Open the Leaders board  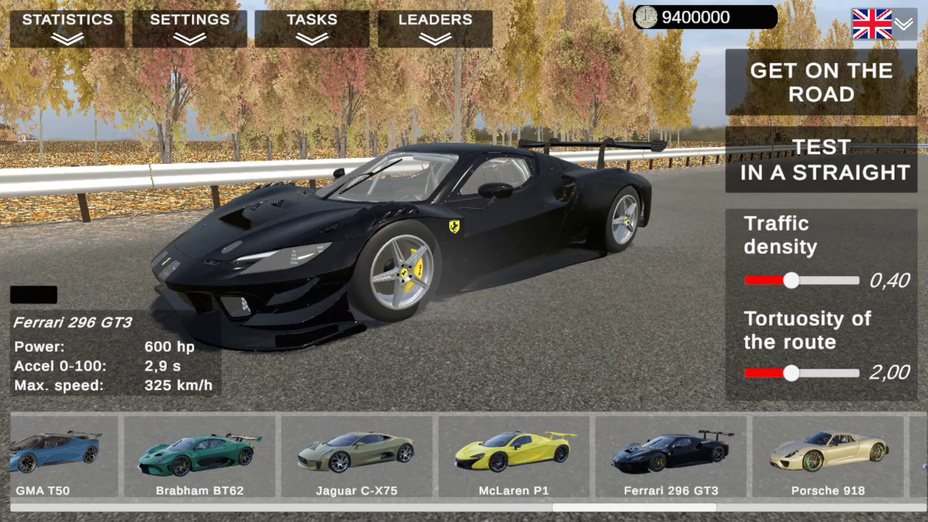click(x=435, y=28)
